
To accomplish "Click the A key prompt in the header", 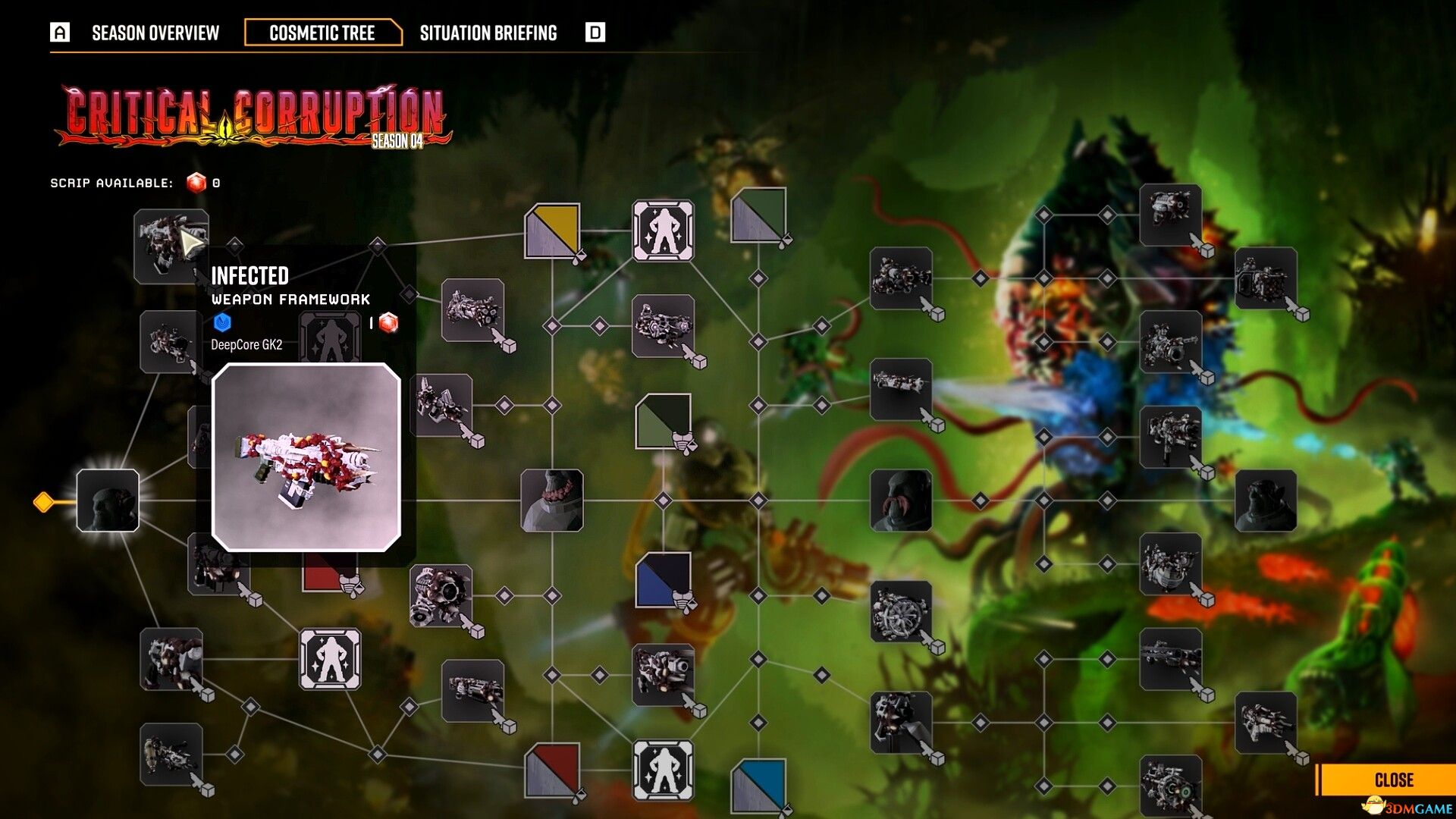I will click(58, 33).
